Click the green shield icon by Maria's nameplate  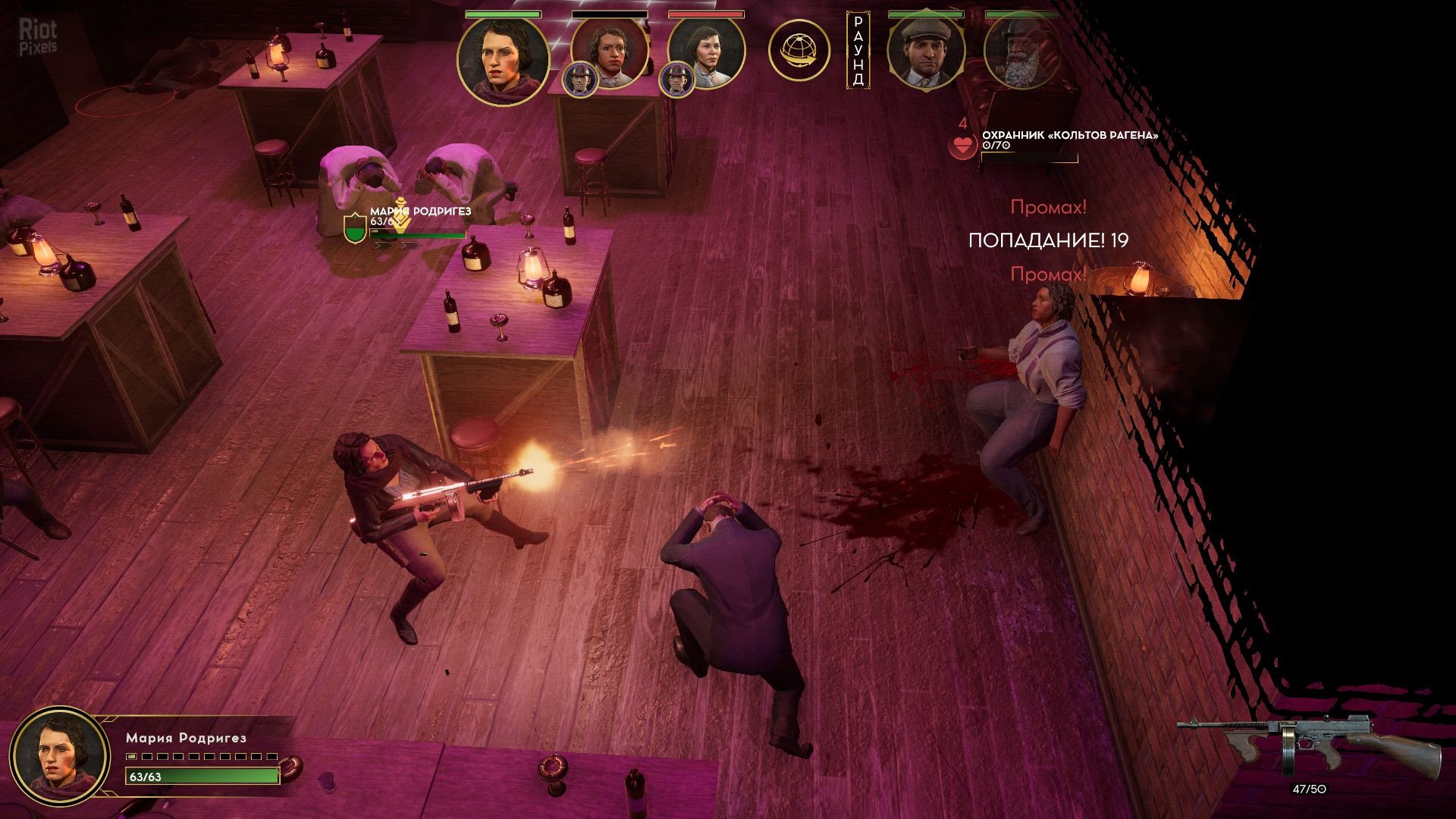tap(355, 228)
